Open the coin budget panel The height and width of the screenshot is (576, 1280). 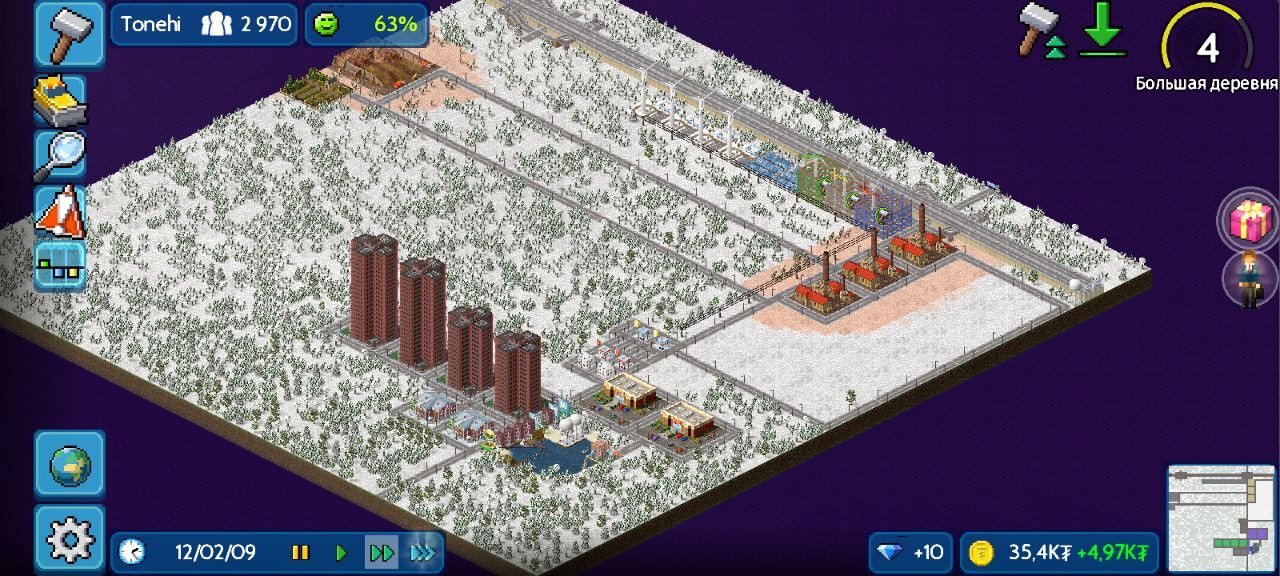pos(1060,552)
